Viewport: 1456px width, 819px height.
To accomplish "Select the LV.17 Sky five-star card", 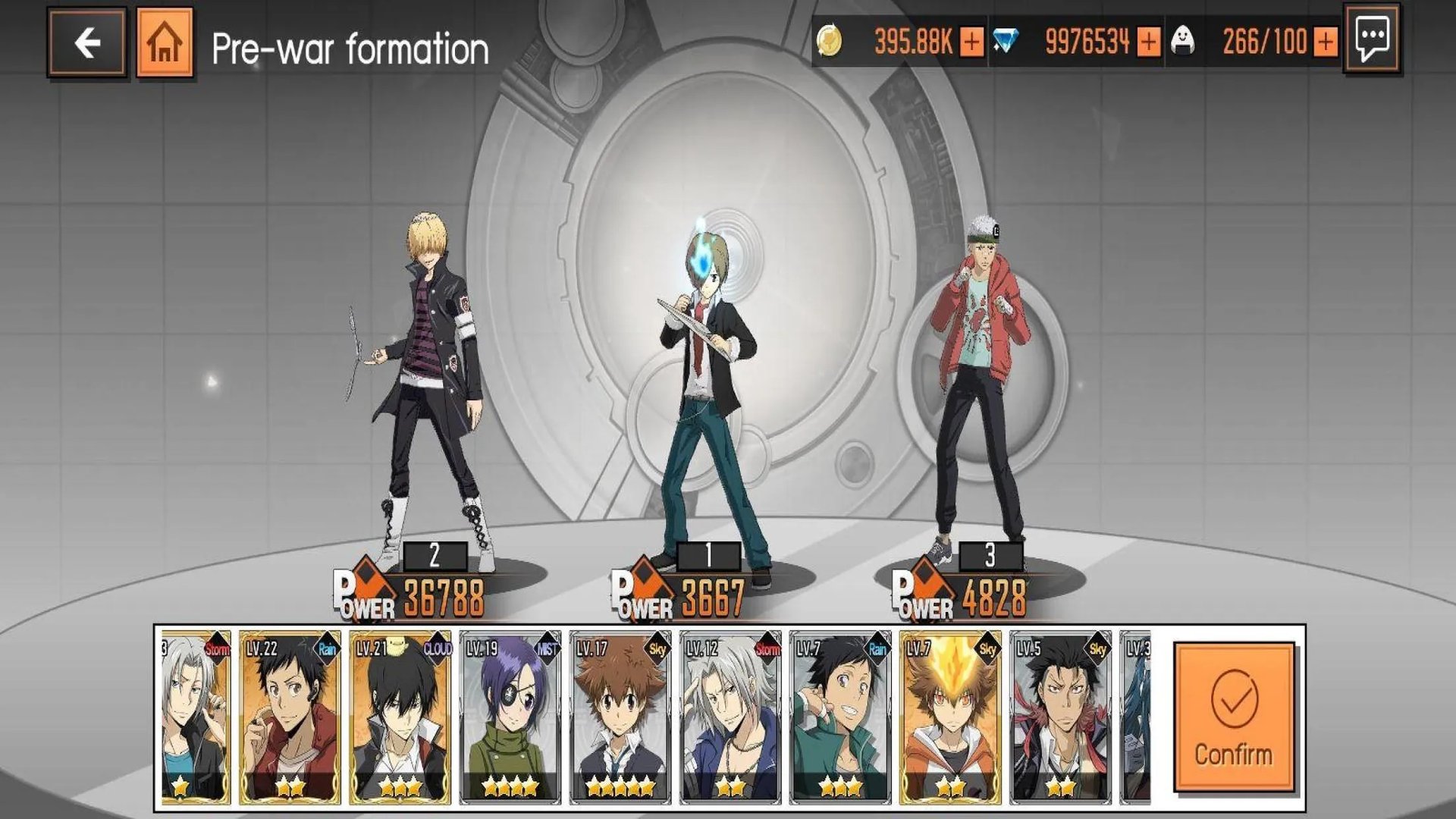I will pyautogui.click(x=620, y=717).
